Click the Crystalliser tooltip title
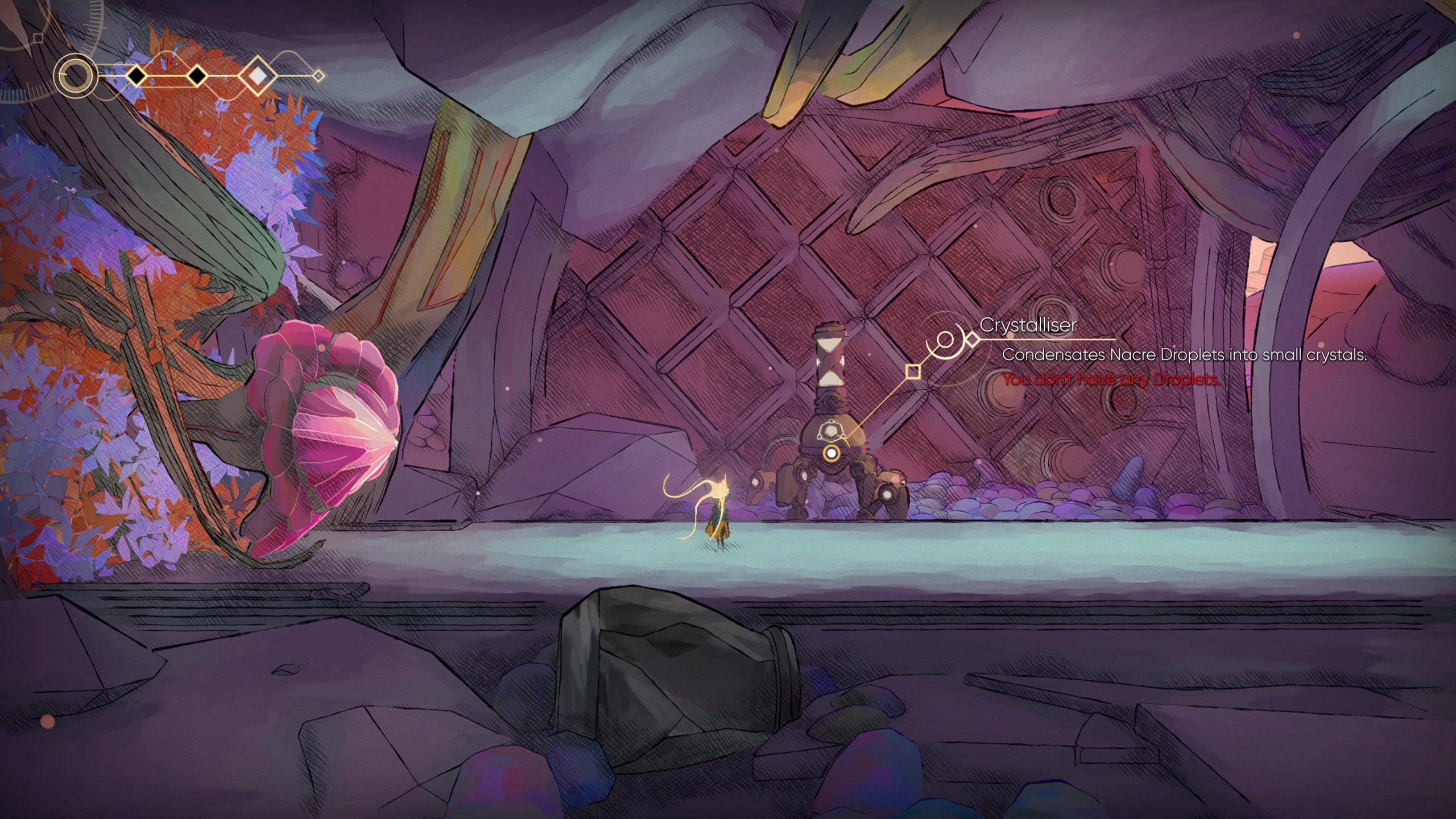 pos(1028,325)
